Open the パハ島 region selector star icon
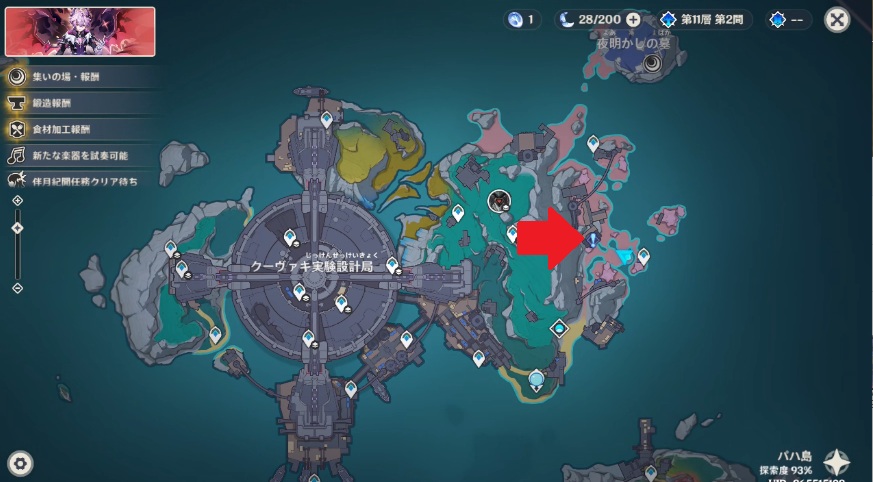The height and width of the screenshot is (482, 873). [x=837, y=463]
